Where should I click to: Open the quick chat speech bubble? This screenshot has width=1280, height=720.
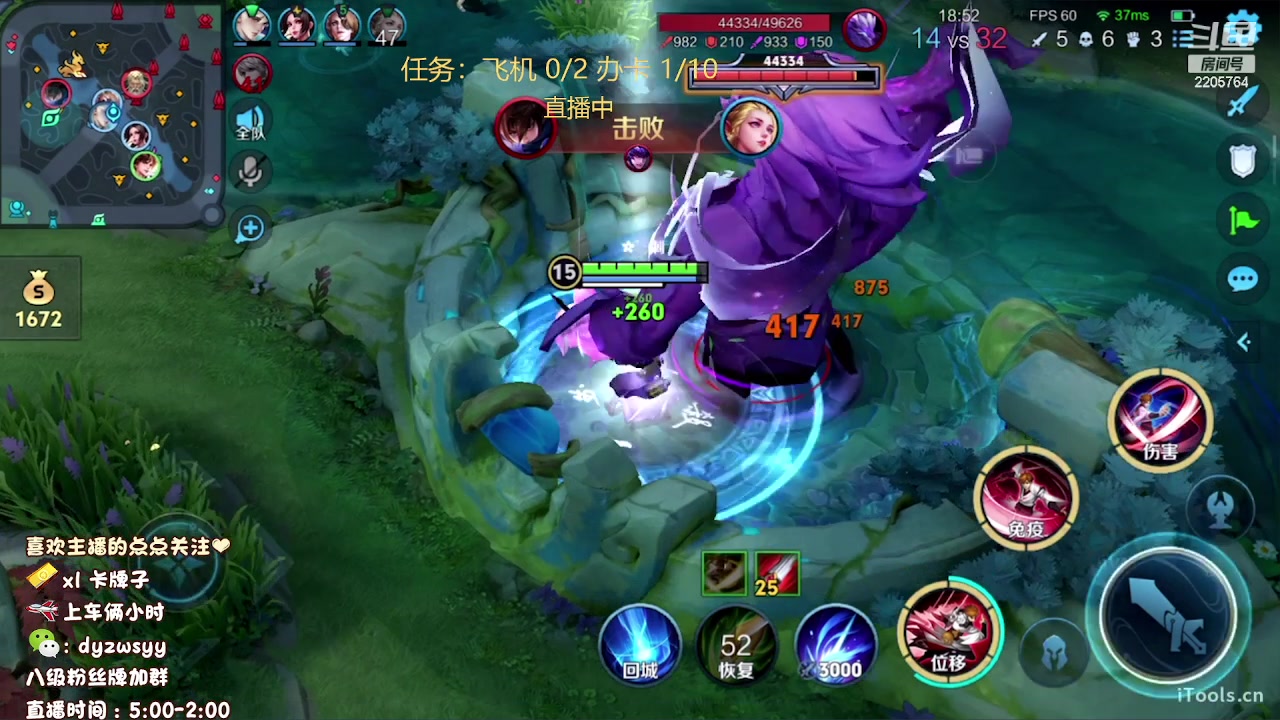tap(1243, 279)
